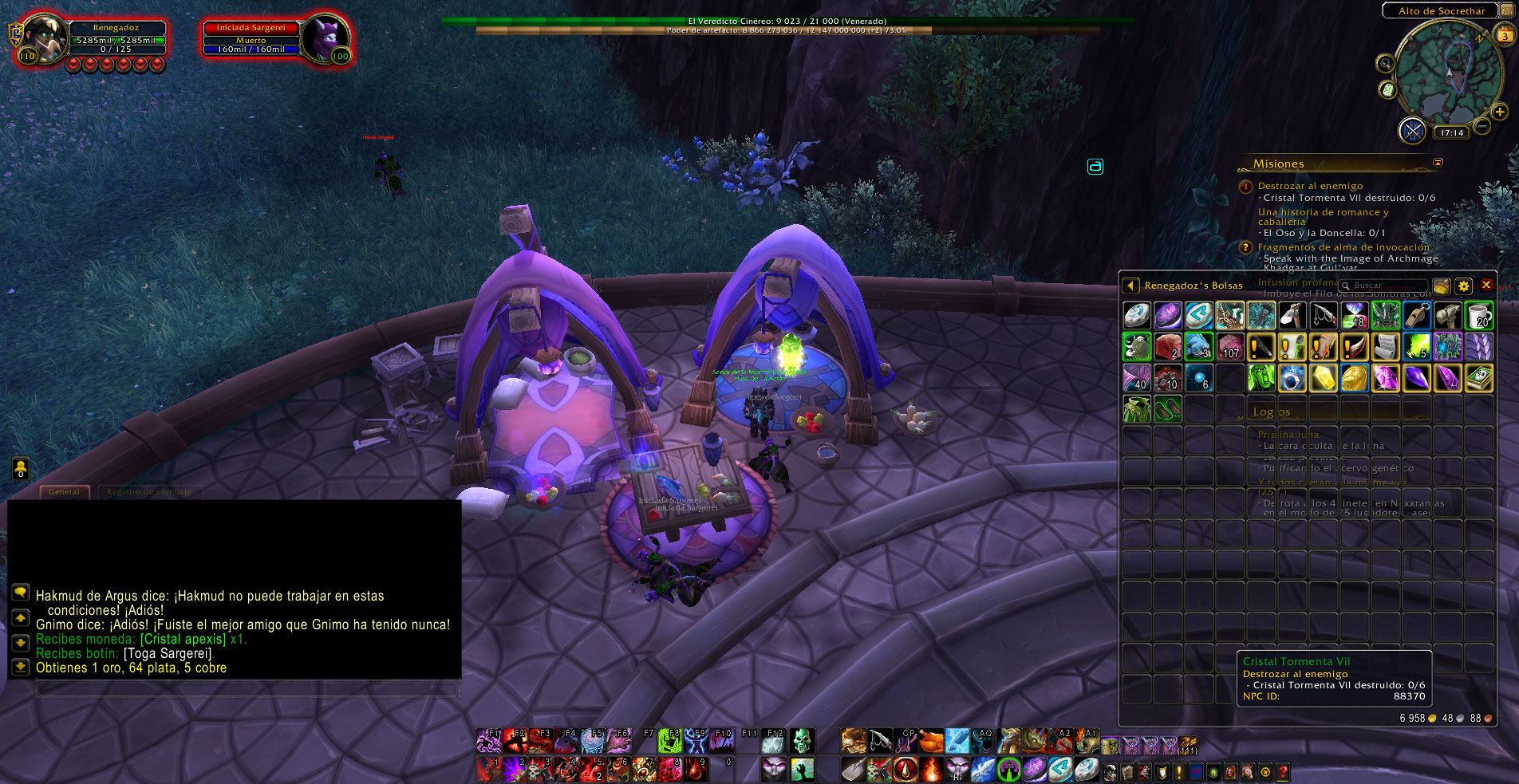Select the Destrozar al enemigo quest tracker entry
The width and height of the screenshot is (1519, 784).
1310,186
